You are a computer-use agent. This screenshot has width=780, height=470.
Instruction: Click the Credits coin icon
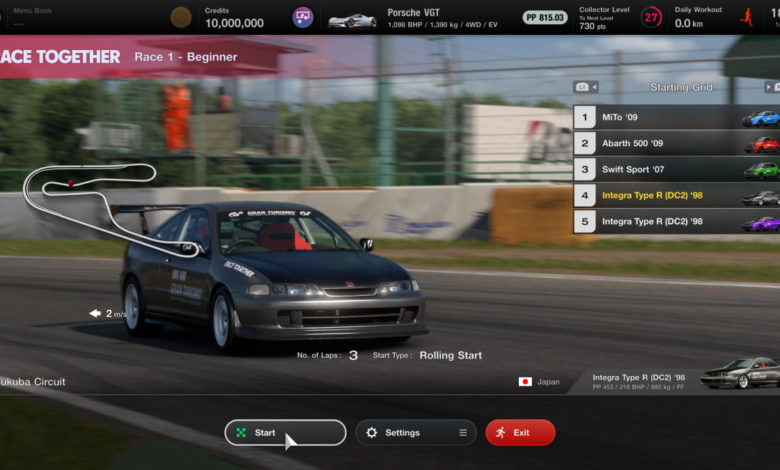[x=181, y=17]
